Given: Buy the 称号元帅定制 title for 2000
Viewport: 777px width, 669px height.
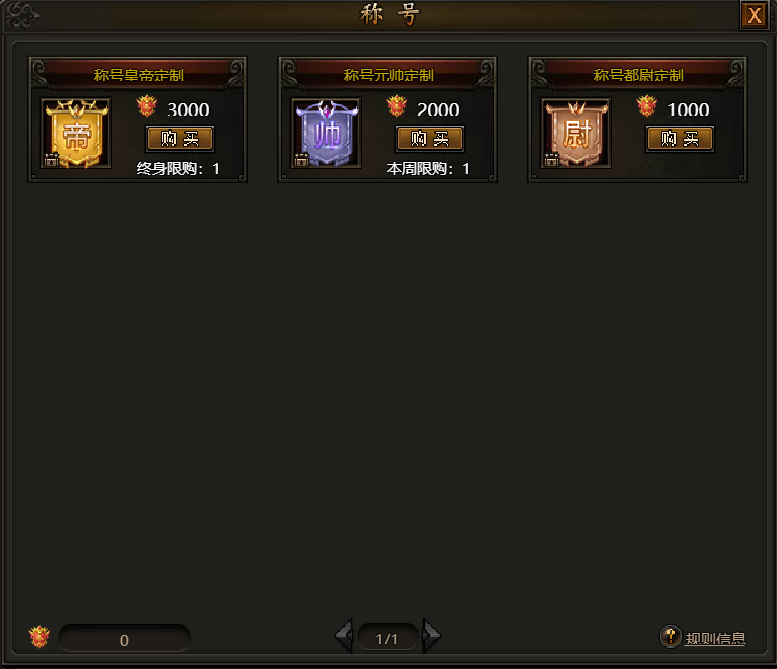Looking at the screenshot, I should point(430,139).
